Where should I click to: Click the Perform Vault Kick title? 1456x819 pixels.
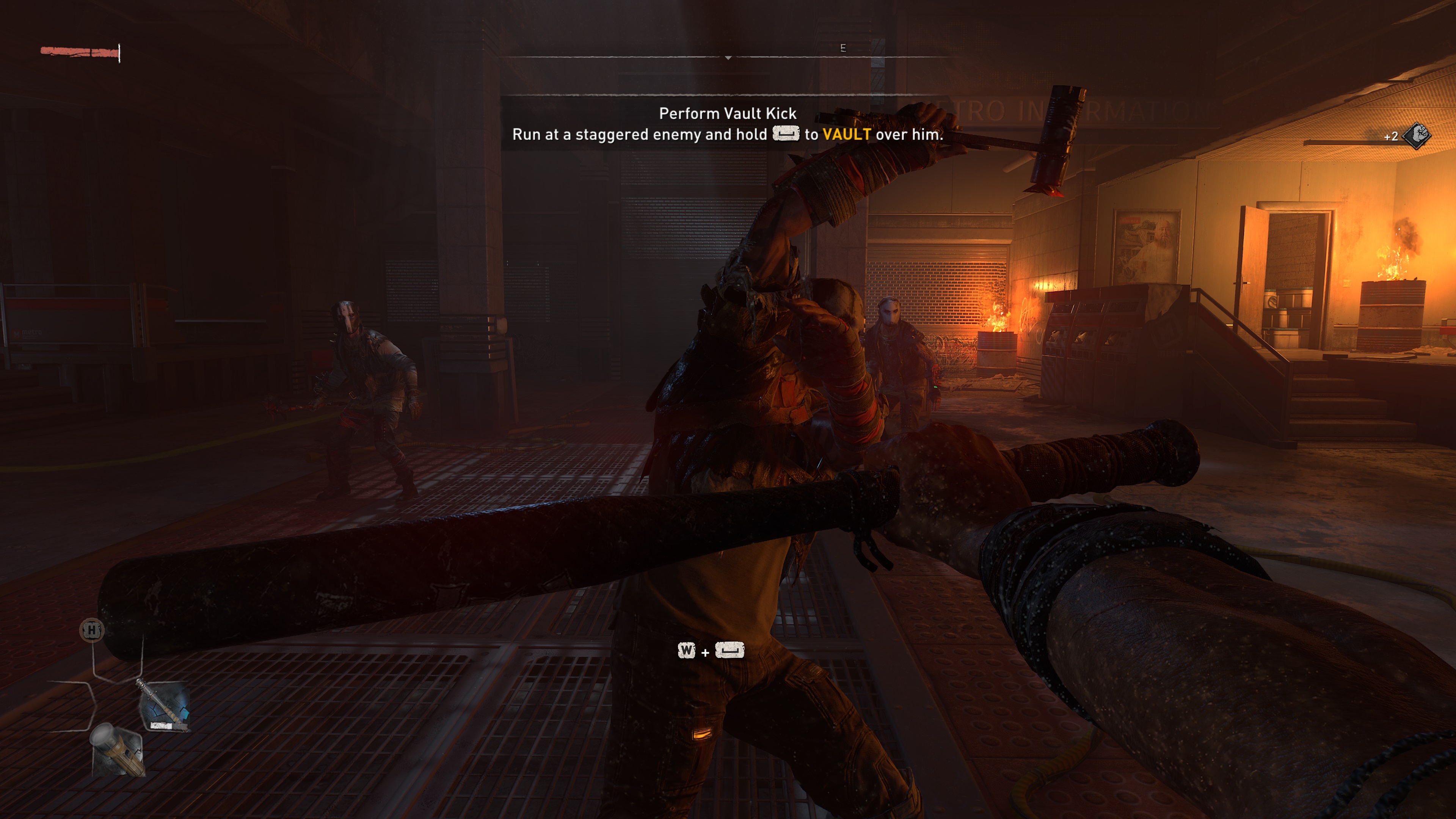(728, 113)
